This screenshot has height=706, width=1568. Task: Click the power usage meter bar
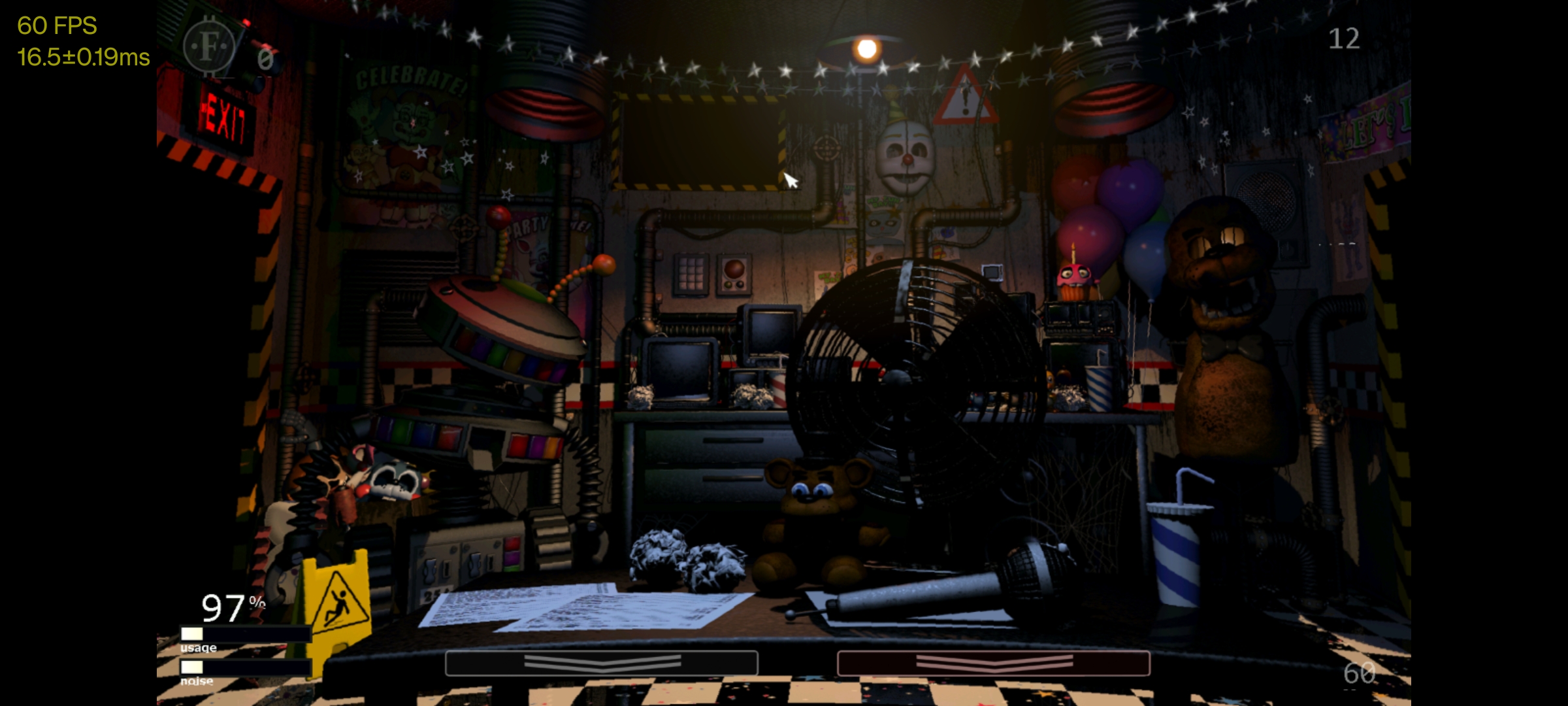243,633
